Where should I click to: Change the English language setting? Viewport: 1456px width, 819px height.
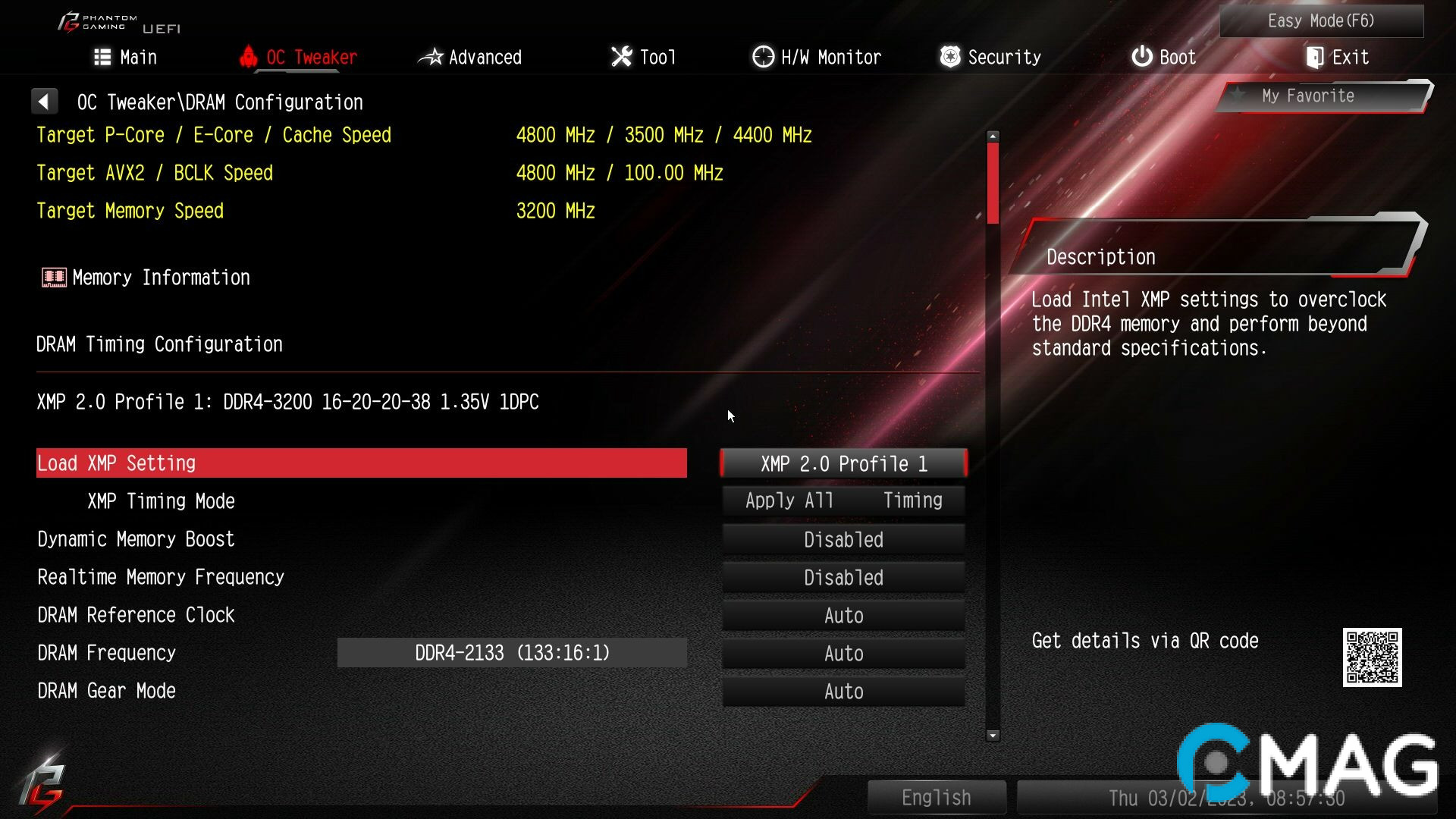[937, 797]
